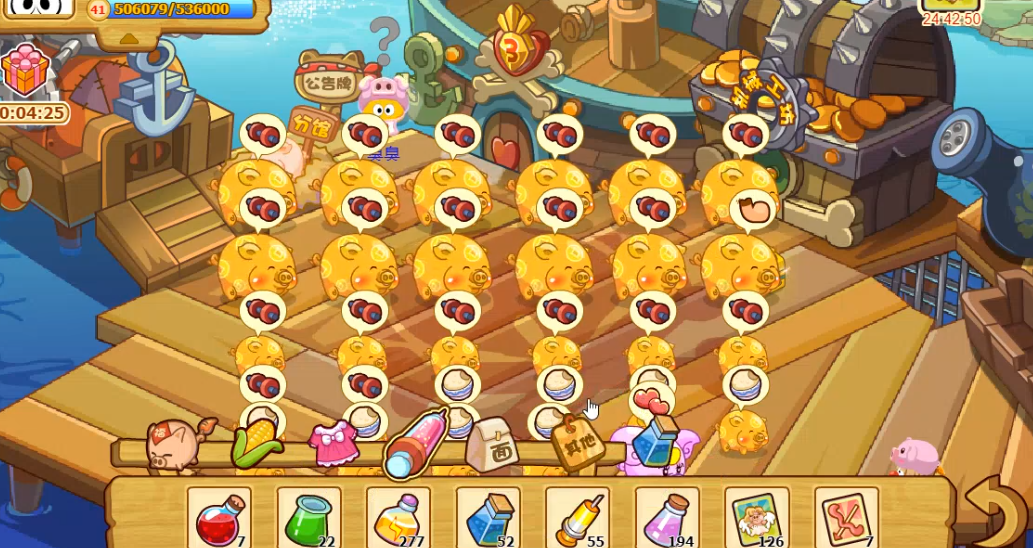Select the red bone card item
1033x548 pixels.
tap(846, 518)
